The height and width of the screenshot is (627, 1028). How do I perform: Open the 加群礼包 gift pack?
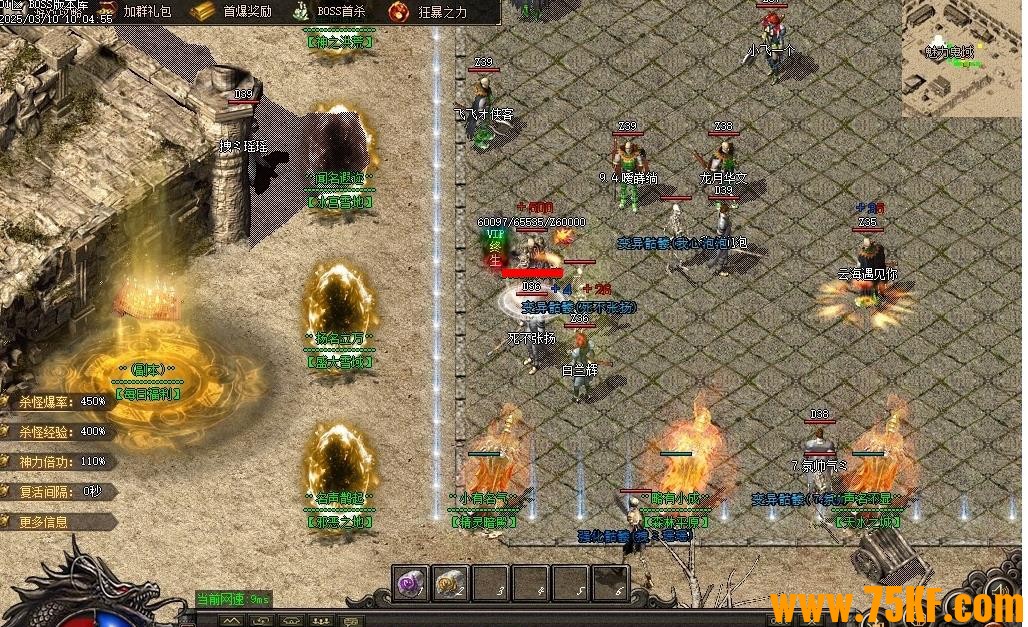(146, 12)
